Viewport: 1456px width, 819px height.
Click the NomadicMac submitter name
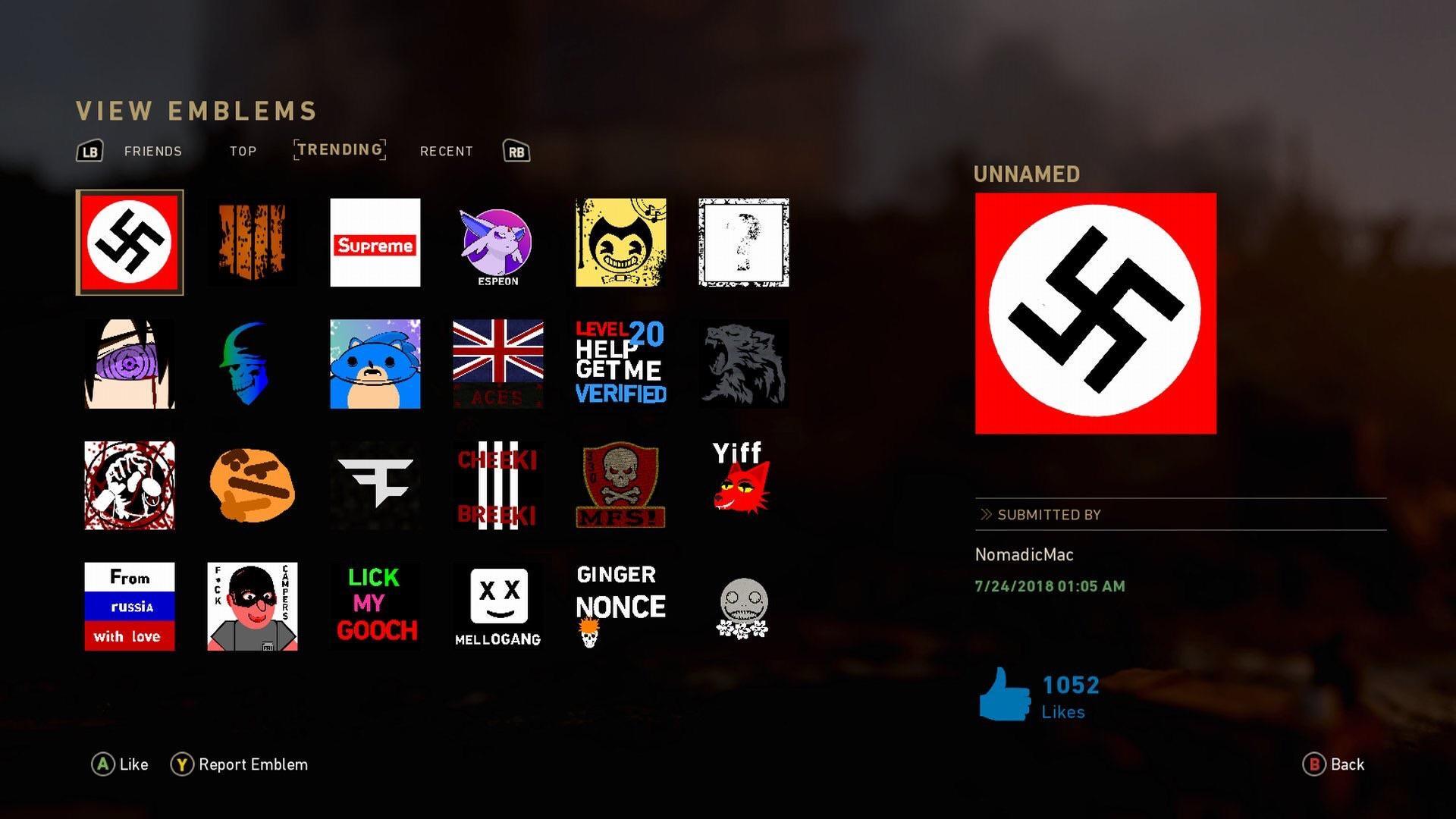pyautogui.click(x=1024, y=554)
